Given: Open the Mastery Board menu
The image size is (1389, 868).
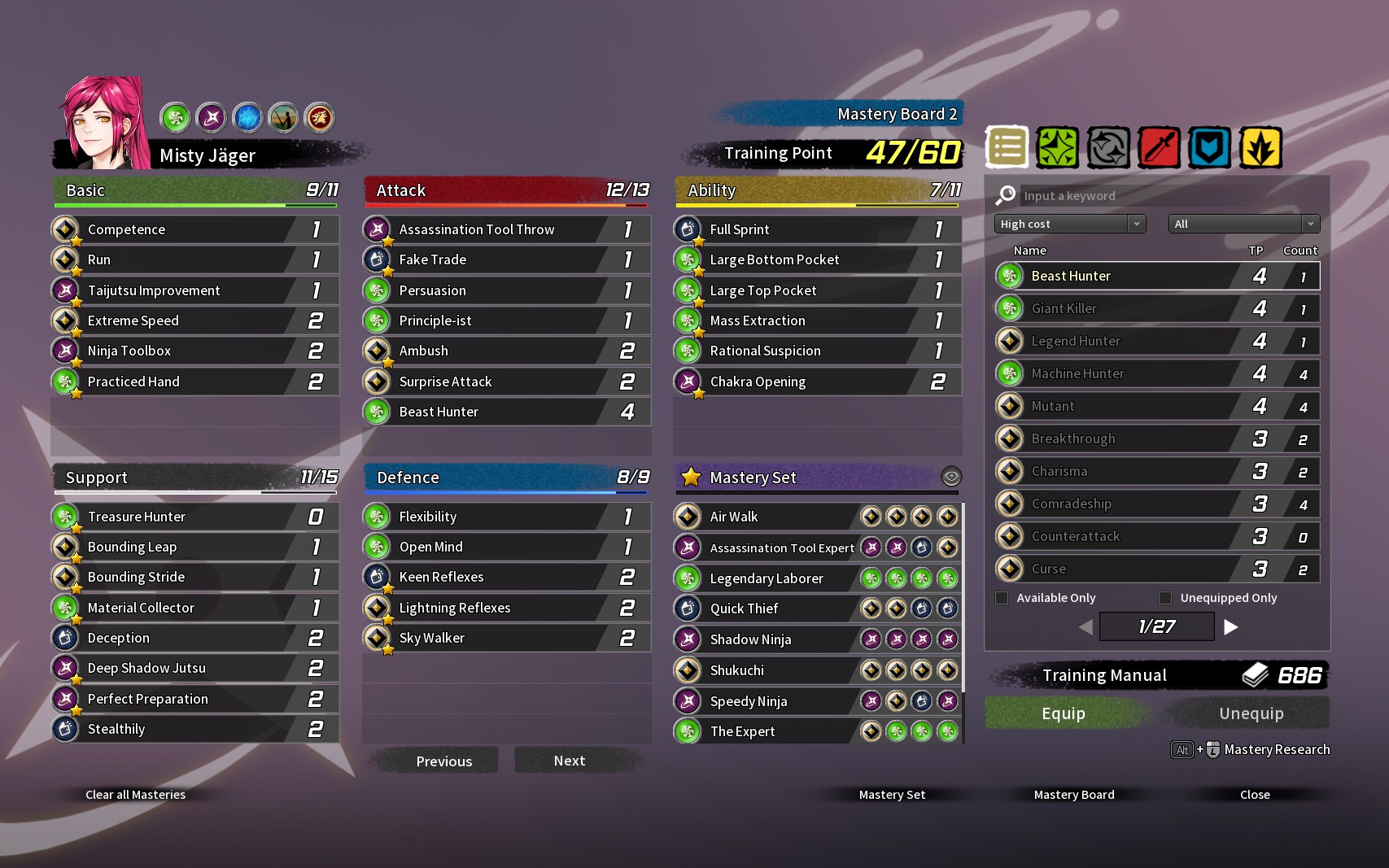Looking at the screenshot, I should 1074,795.
